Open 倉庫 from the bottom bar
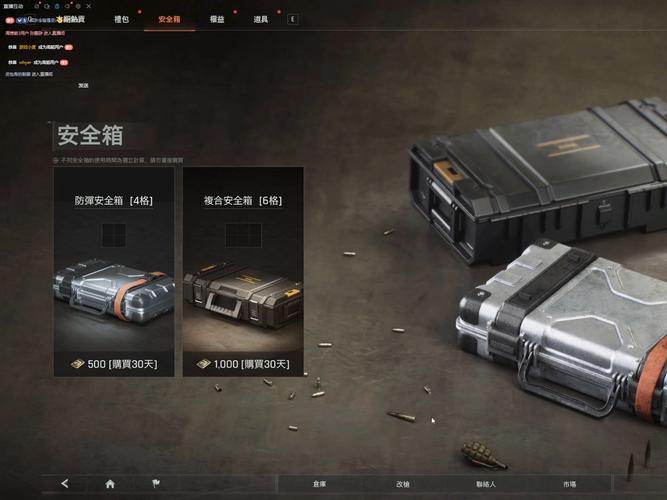The image size is (667, 500). pos(319,484)
